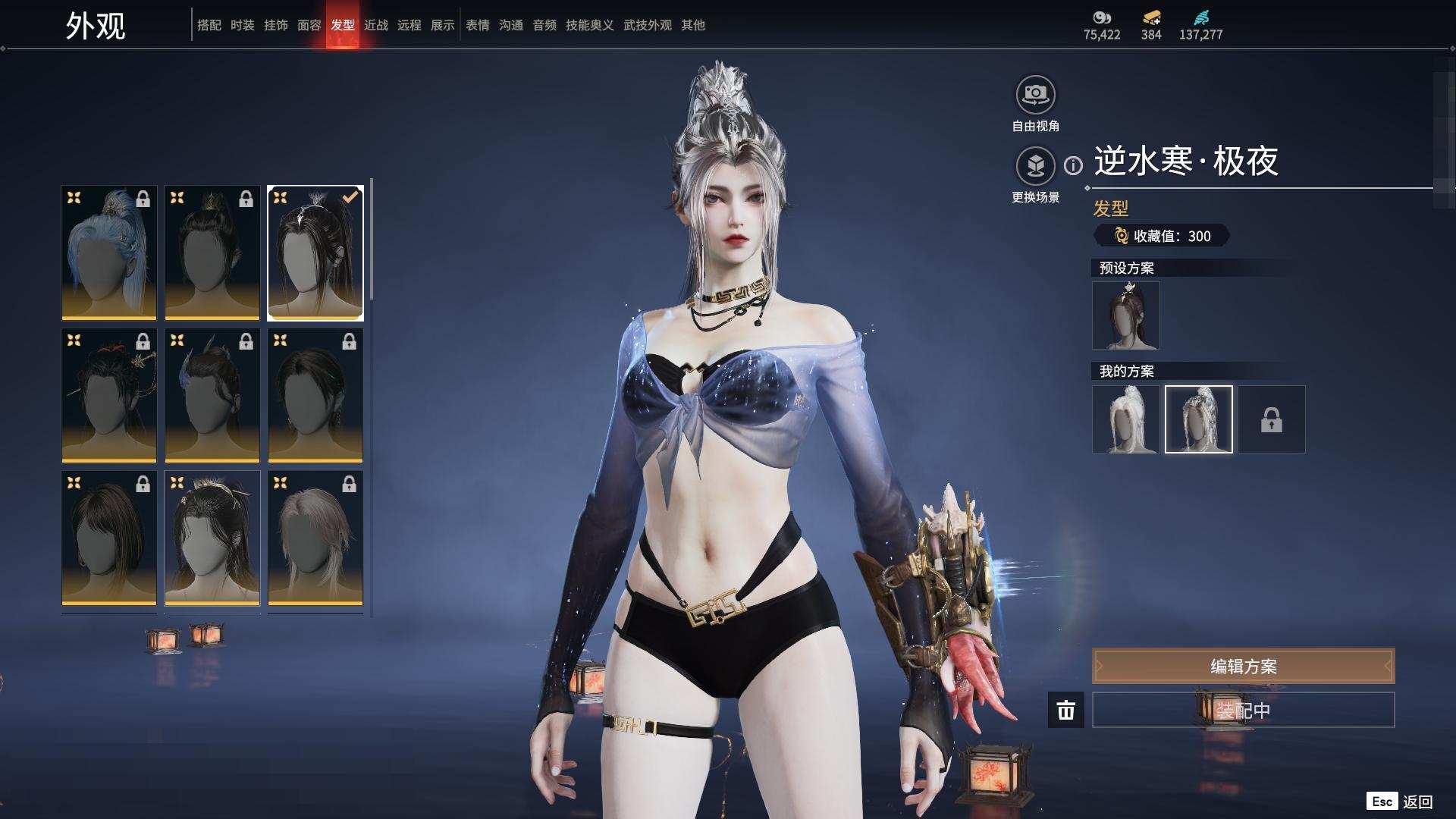
Task: Open the 时装 tab
Action: (242, 25)
